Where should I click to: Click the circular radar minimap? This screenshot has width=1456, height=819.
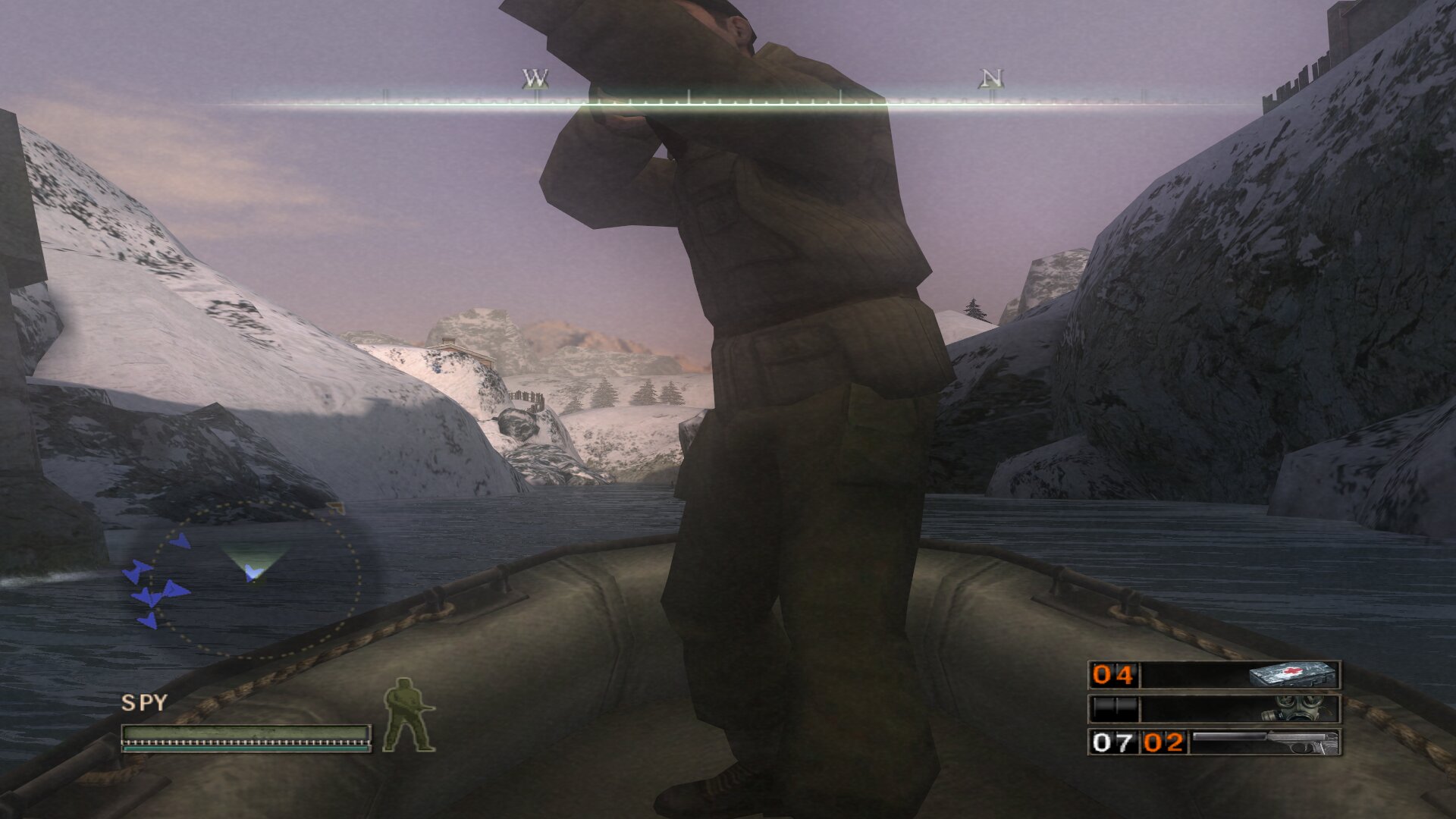point(254,579)
